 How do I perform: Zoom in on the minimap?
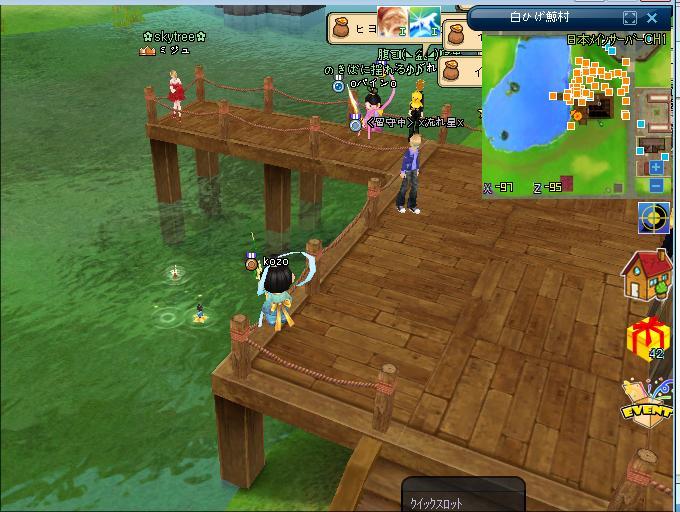[656, 169]
